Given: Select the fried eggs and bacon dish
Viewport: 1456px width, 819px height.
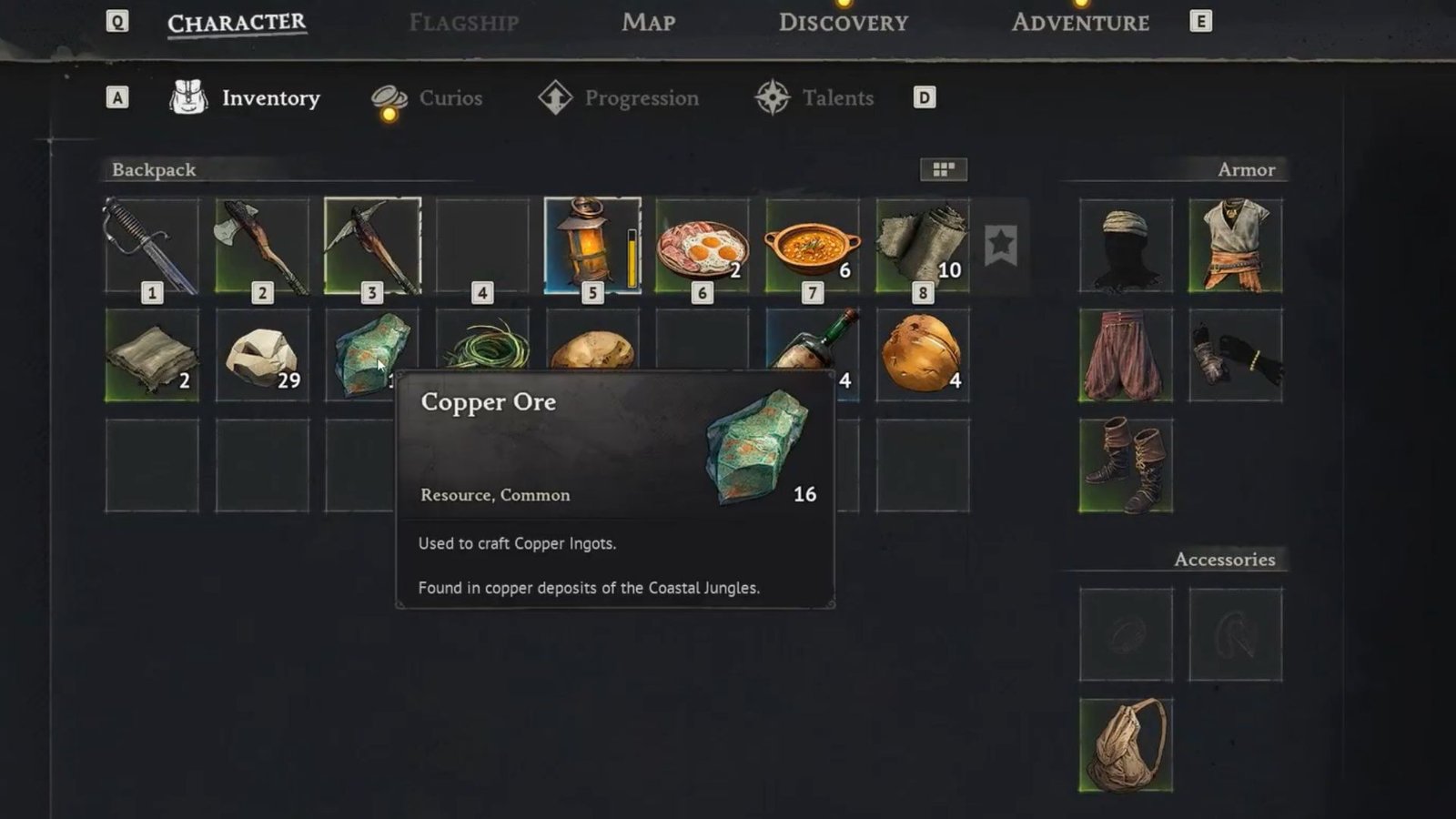Looking at the screenshot, I should click(702, 246).
